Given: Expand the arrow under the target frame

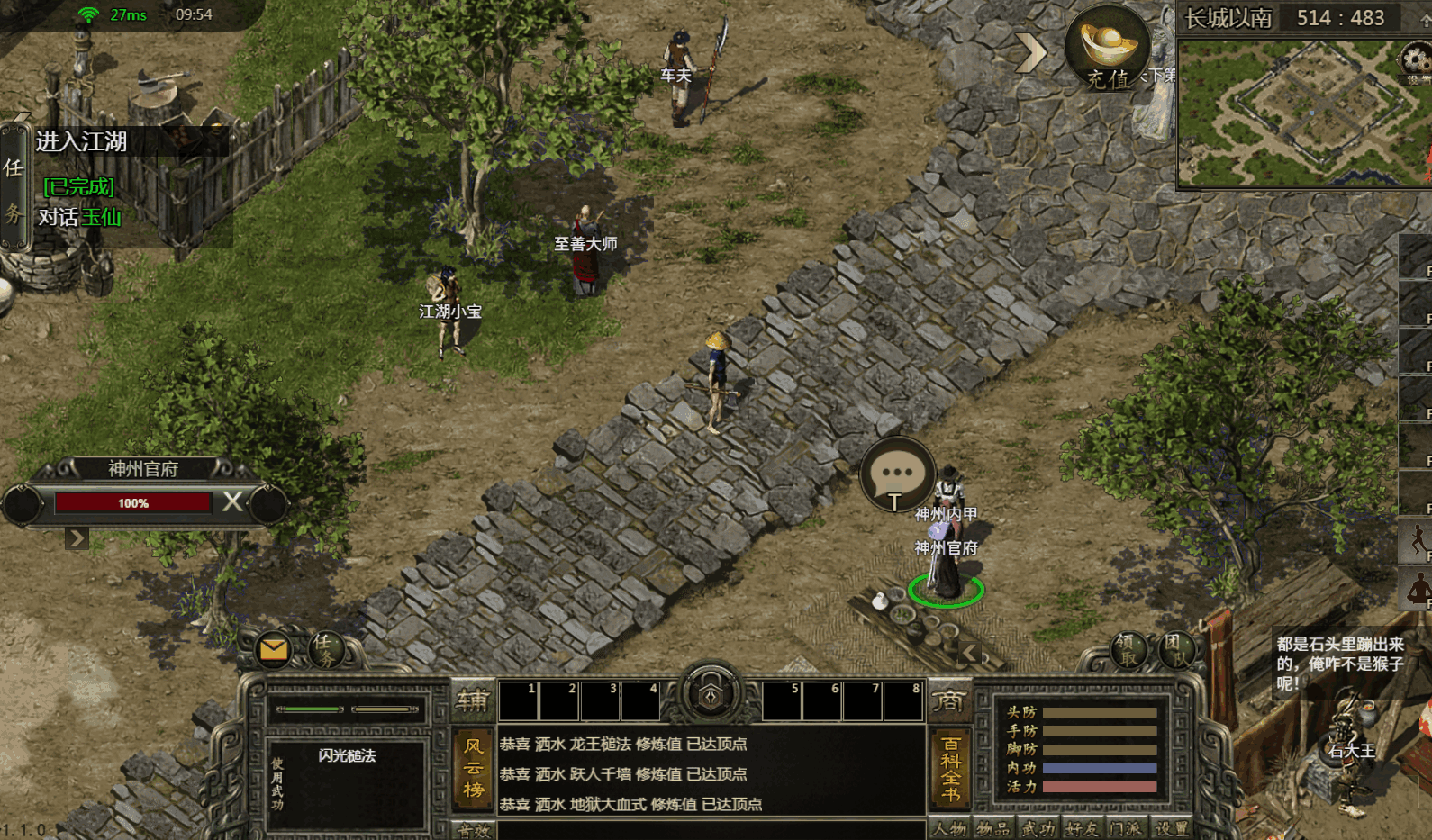Looking at the screenshot, I should tap(77, 538).
